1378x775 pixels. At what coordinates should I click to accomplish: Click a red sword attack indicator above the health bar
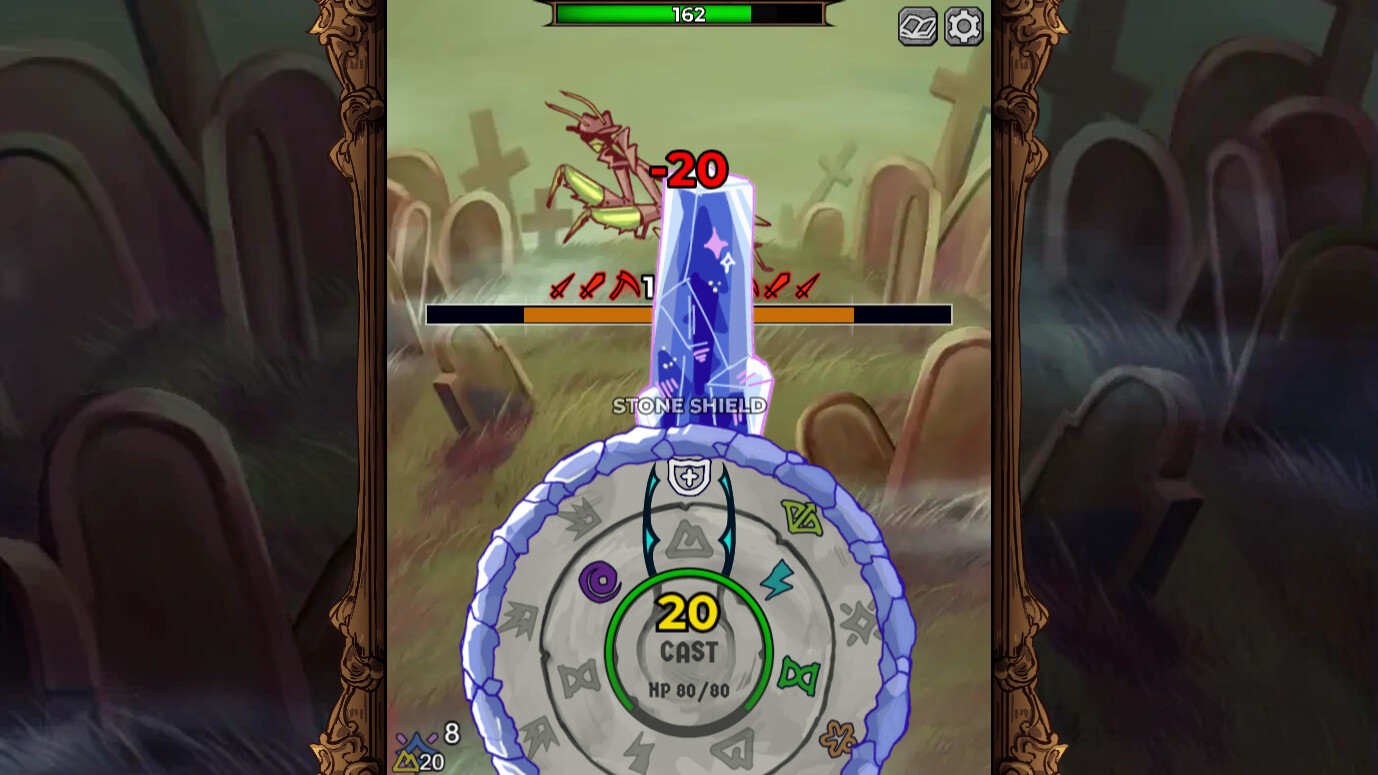click(561, 287)
